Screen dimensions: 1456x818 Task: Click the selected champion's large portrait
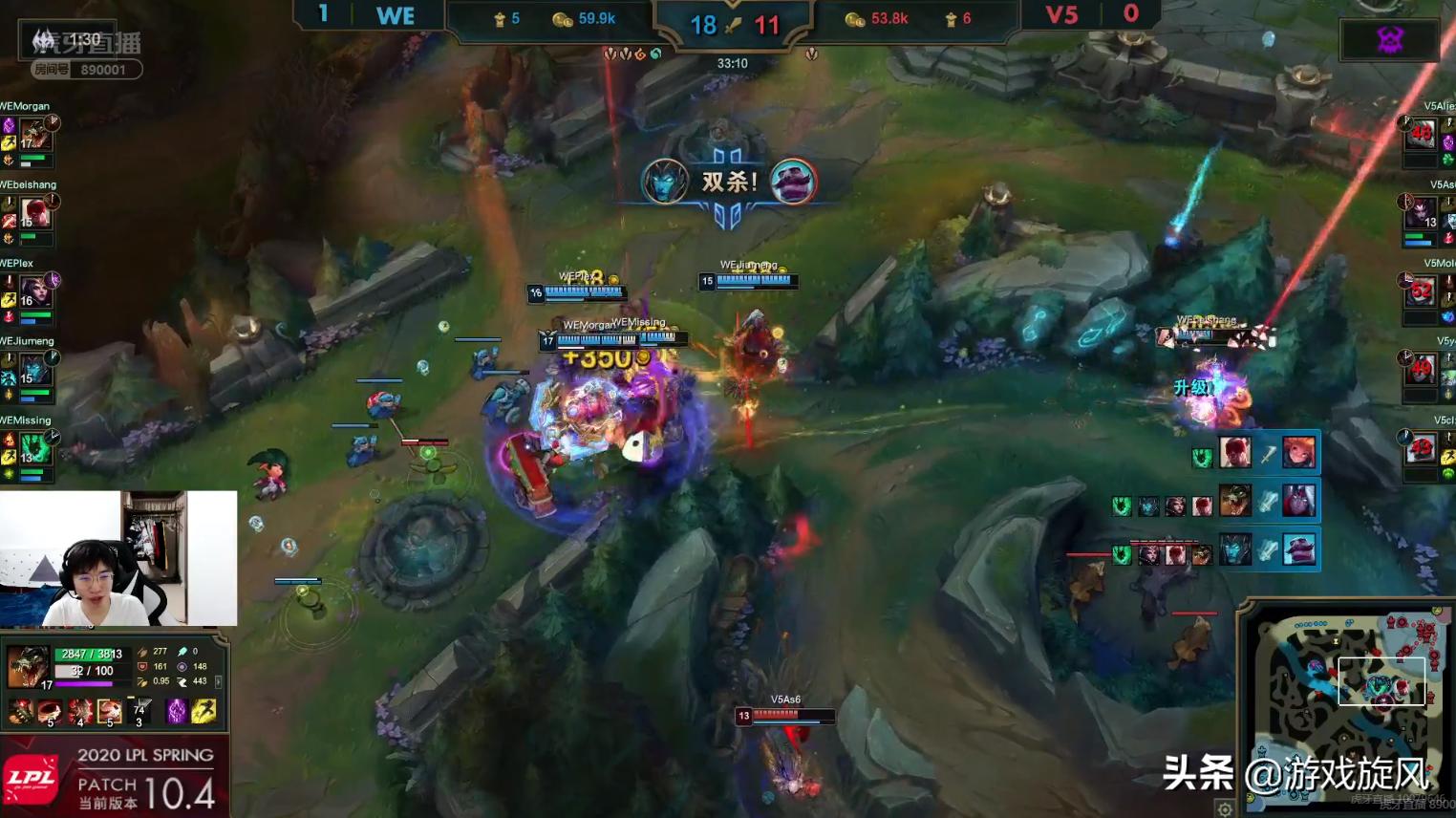click(27, 666)
